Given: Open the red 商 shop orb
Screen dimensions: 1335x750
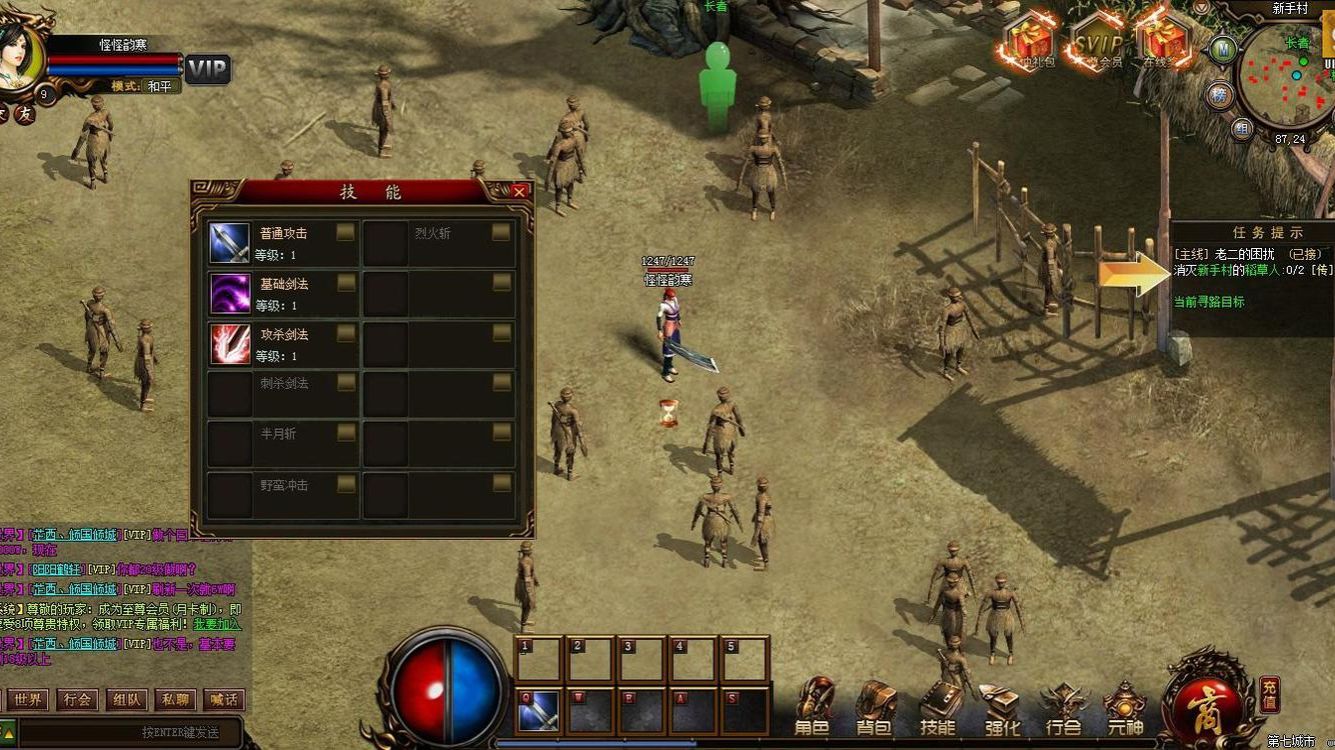Looking at the screenshot, I should (1207, 702).
